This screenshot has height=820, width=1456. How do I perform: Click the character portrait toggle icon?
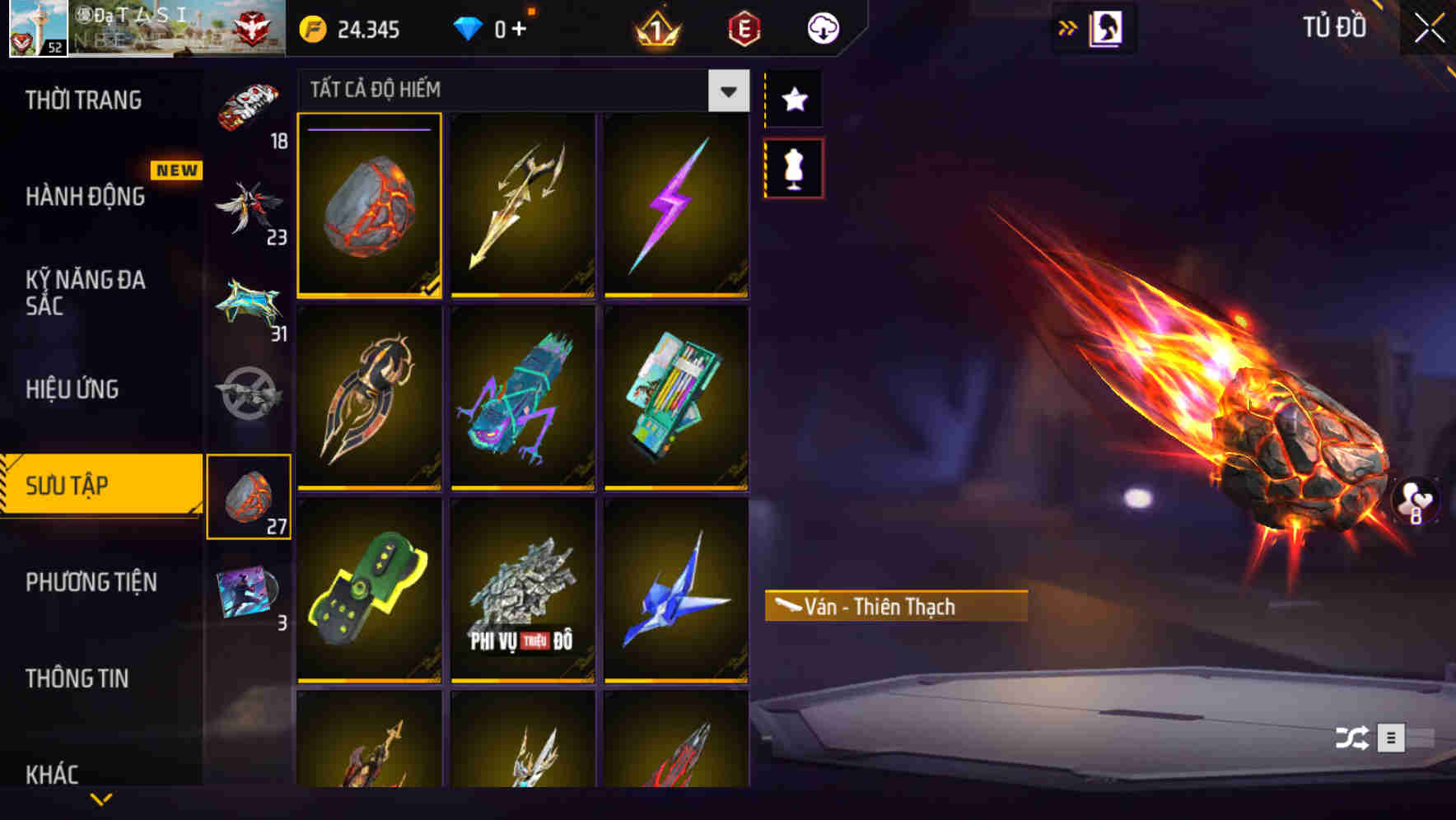coord(1108,26)
